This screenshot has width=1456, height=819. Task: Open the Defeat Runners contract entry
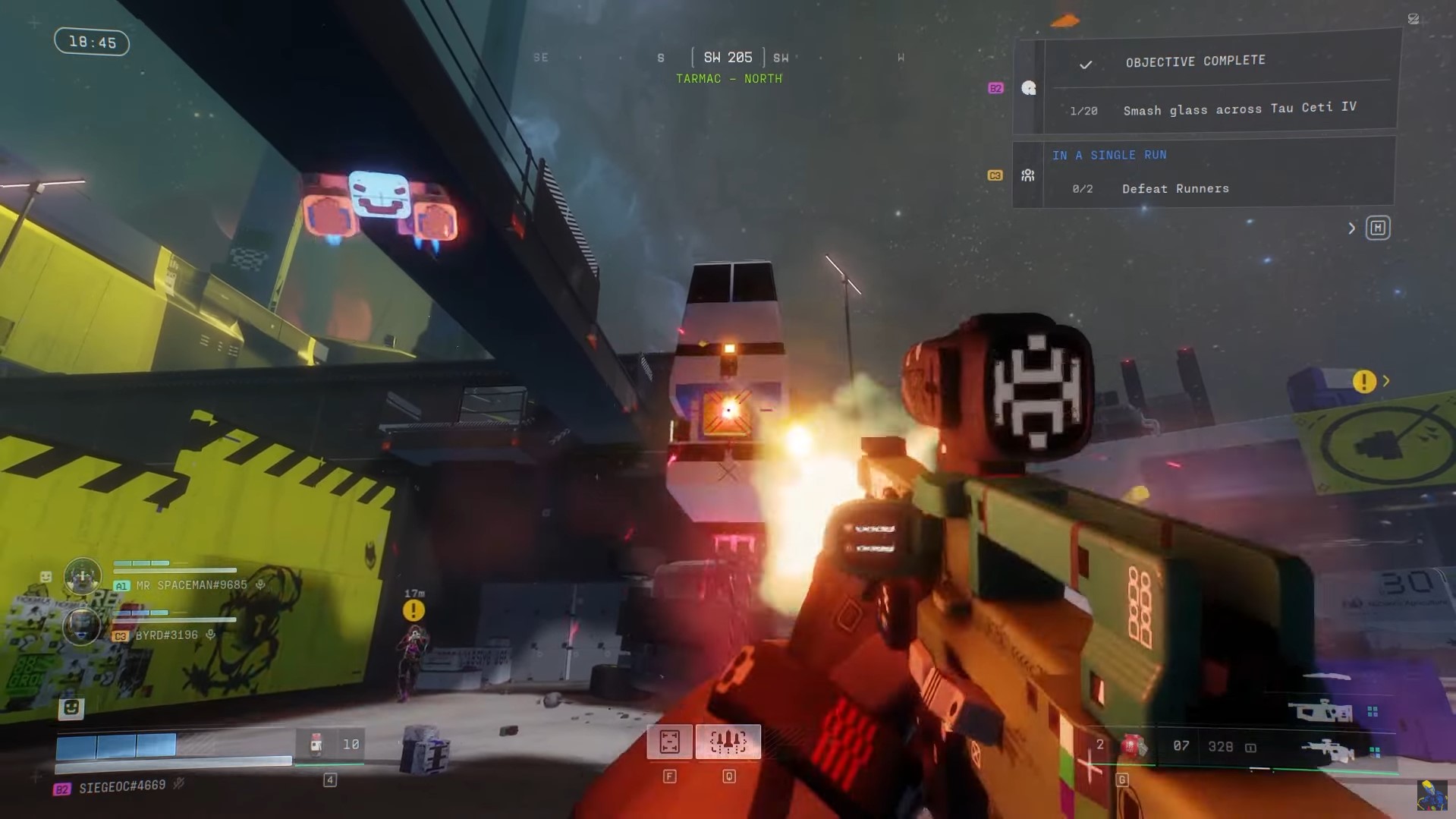tap(1175, 189)
